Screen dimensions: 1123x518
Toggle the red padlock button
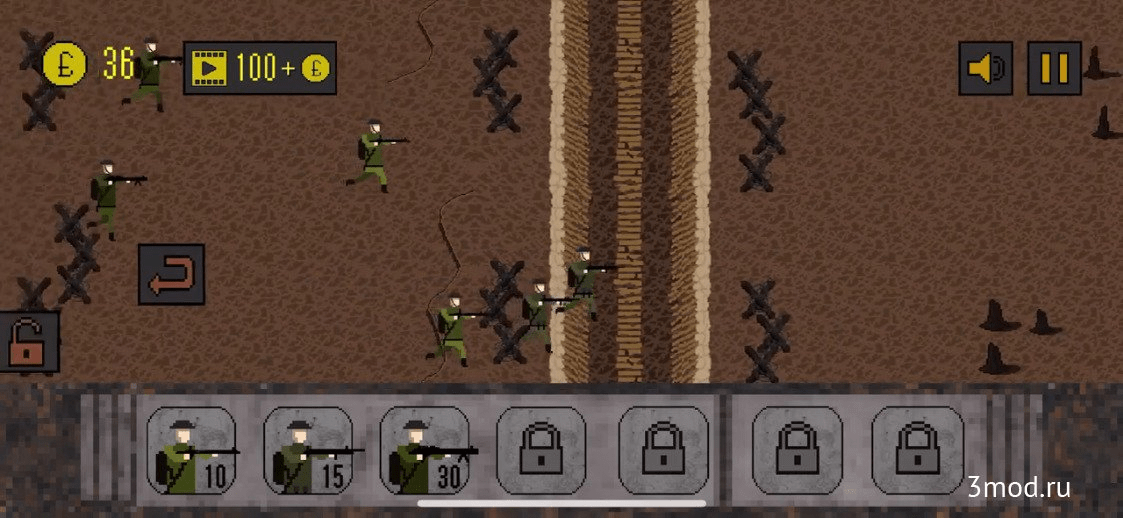(28, 342)
